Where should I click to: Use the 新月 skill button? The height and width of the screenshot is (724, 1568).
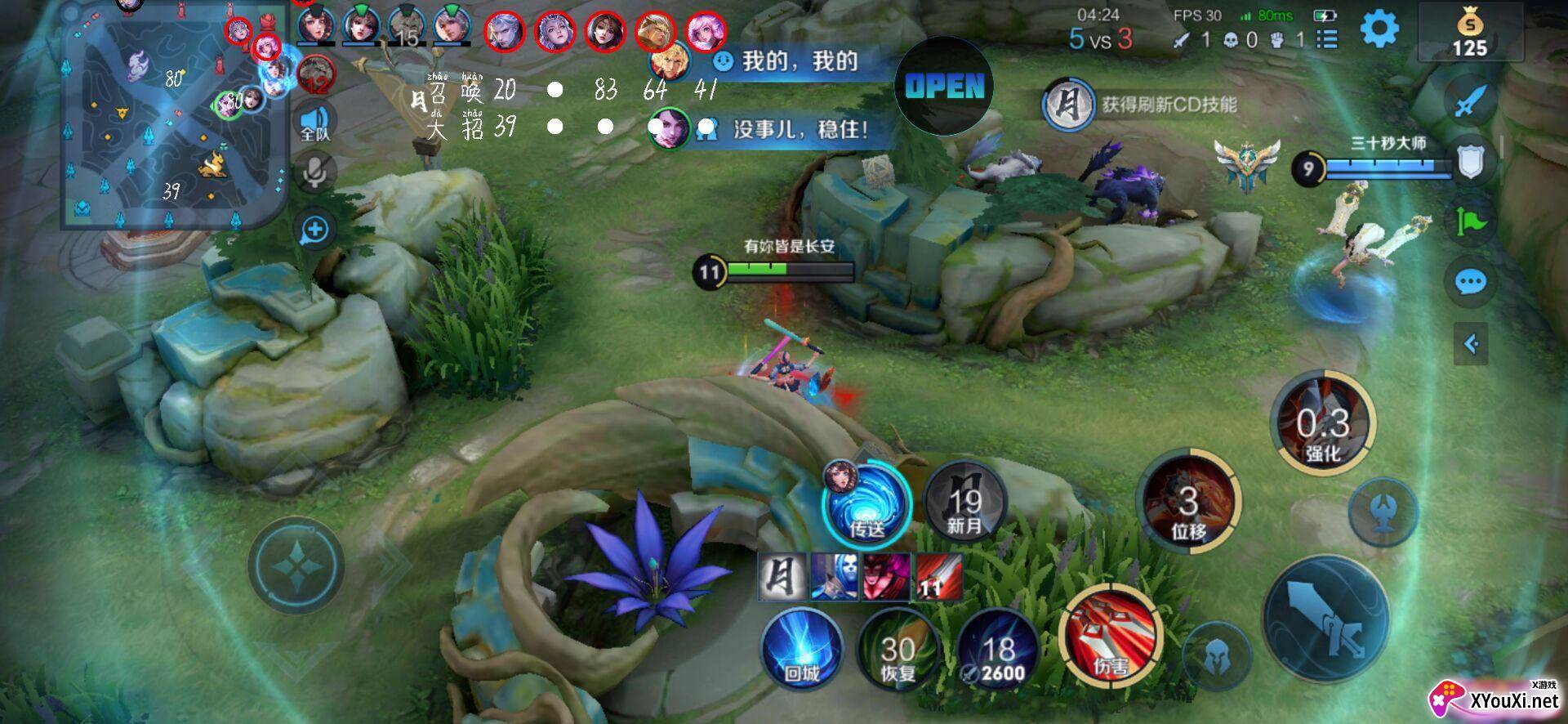[964, 503]
